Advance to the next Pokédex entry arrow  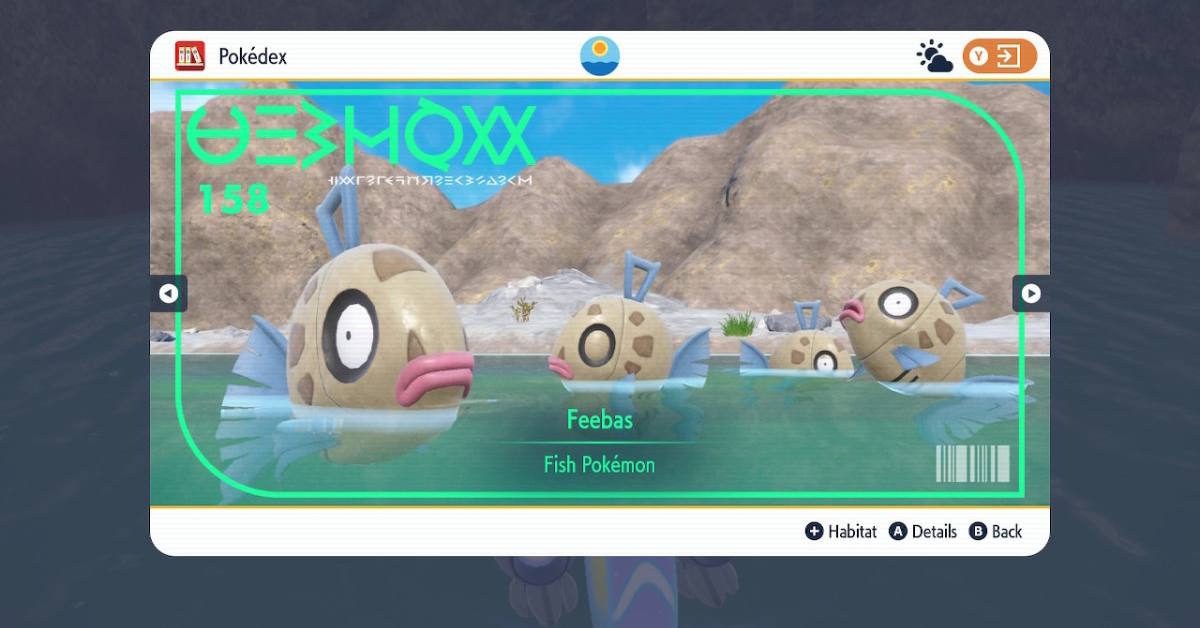(x=1031, y=294)
